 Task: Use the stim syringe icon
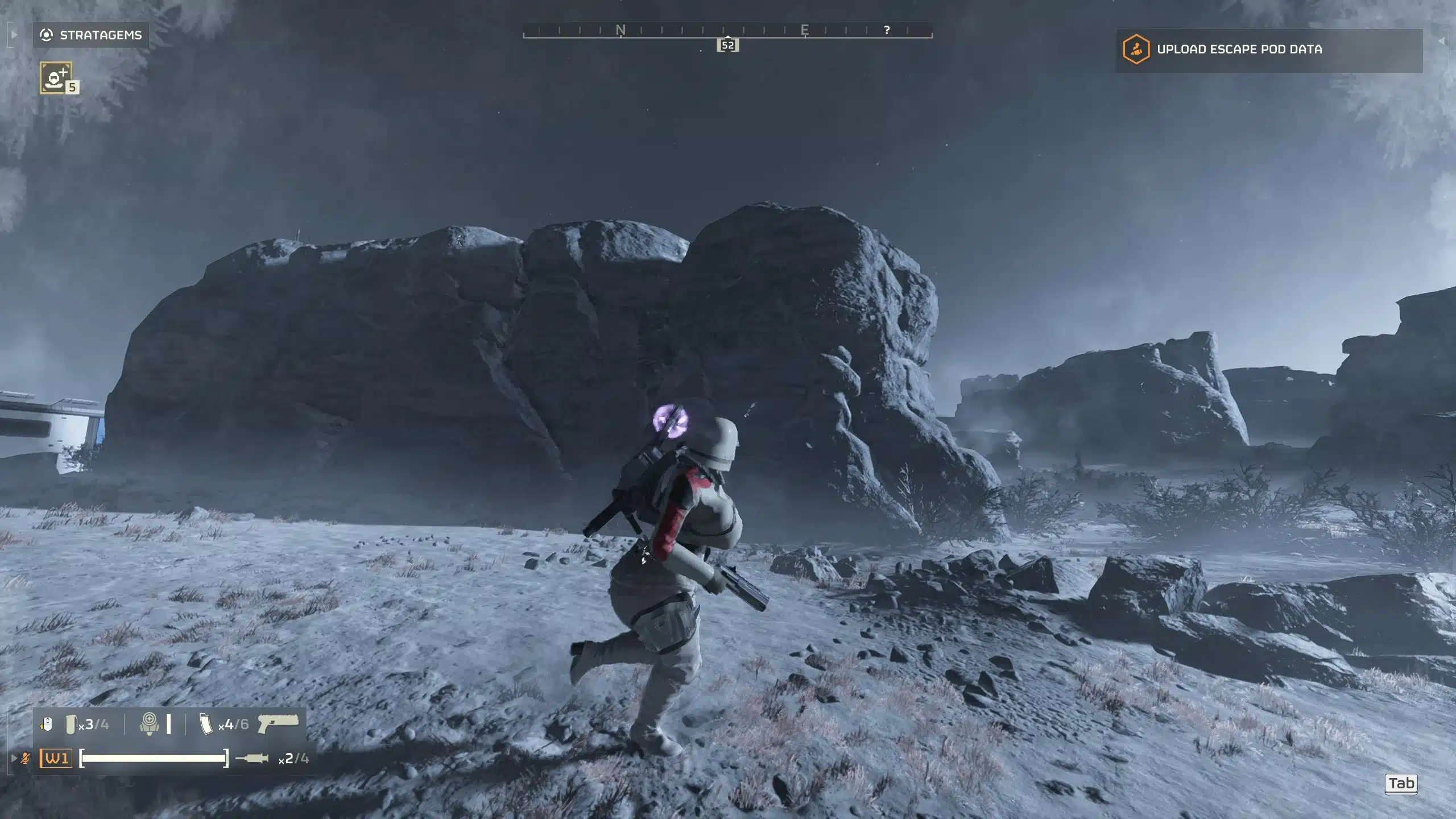pos(251,758)
